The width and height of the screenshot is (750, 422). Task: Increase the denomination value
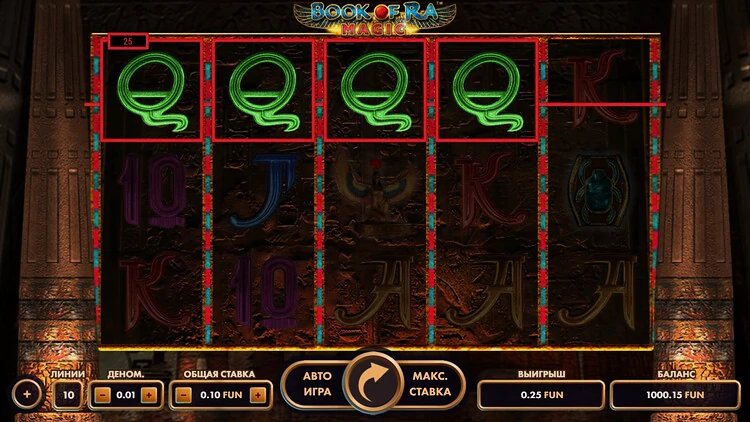[x=148, y=395]
